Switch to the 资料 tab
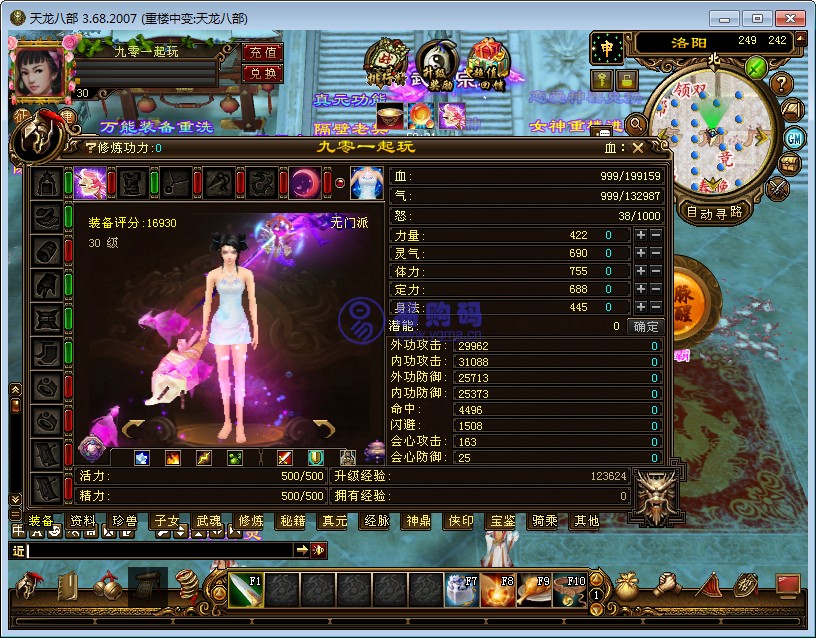Screen dimensions: 816x638 click(83, 521)
